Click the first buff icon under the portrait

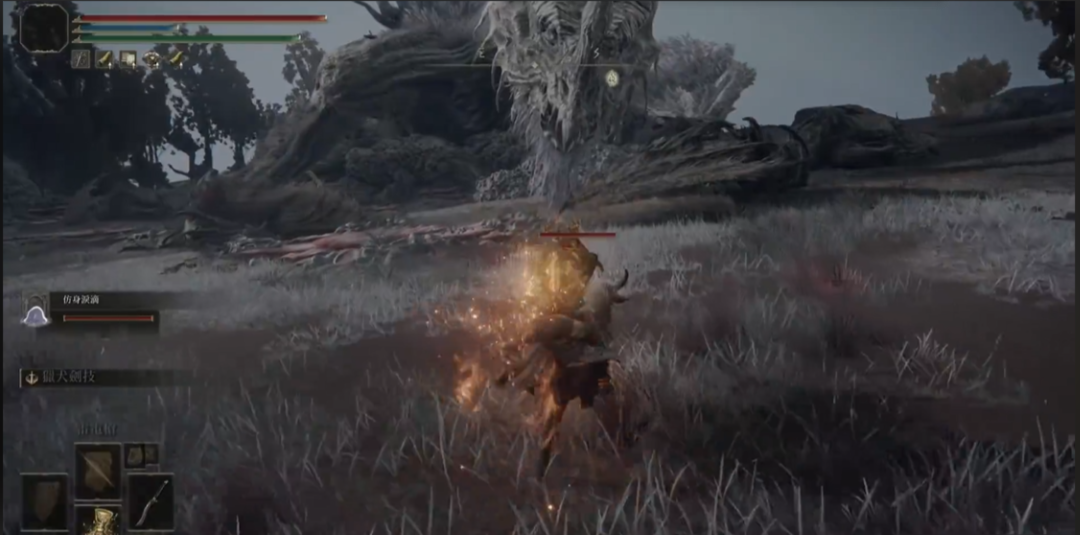[81, 59]
